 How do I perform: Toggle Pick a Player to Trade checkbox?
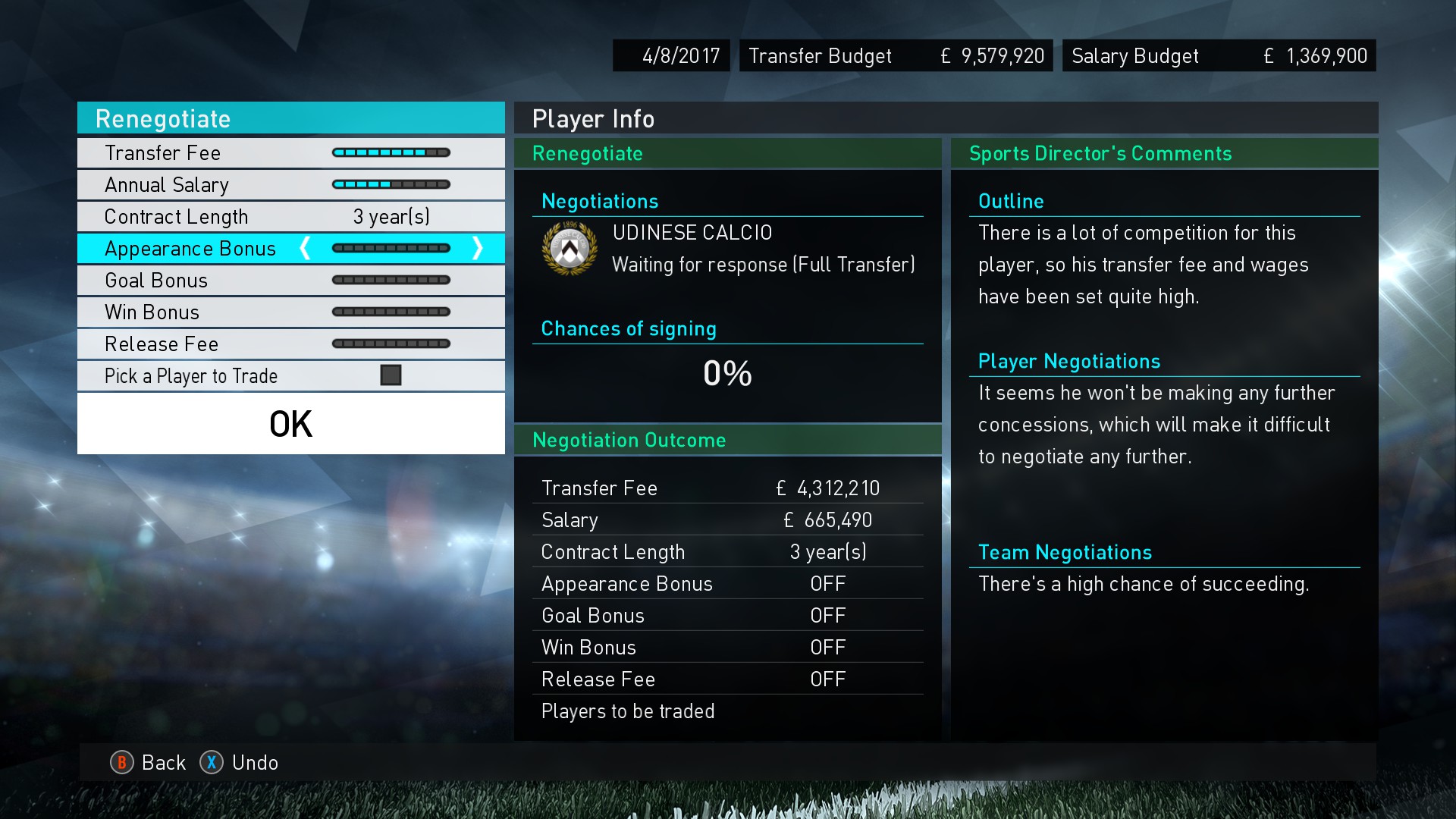[x=391, y=375]
